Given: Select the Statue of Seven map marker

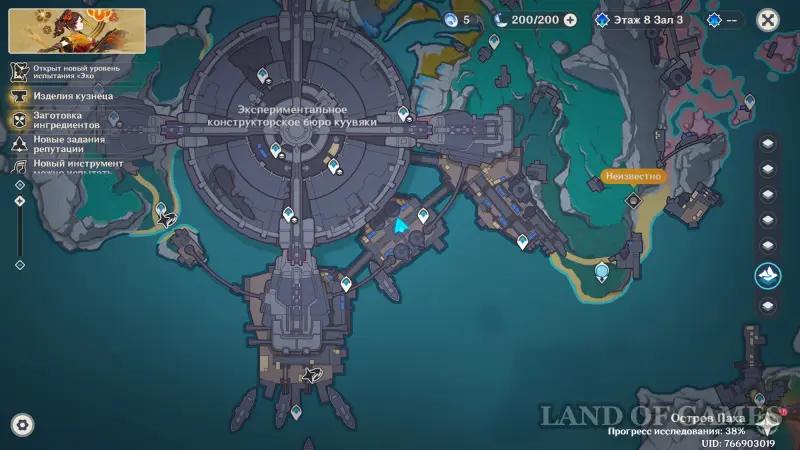Looking at the screenshot, I should point(602,271).
